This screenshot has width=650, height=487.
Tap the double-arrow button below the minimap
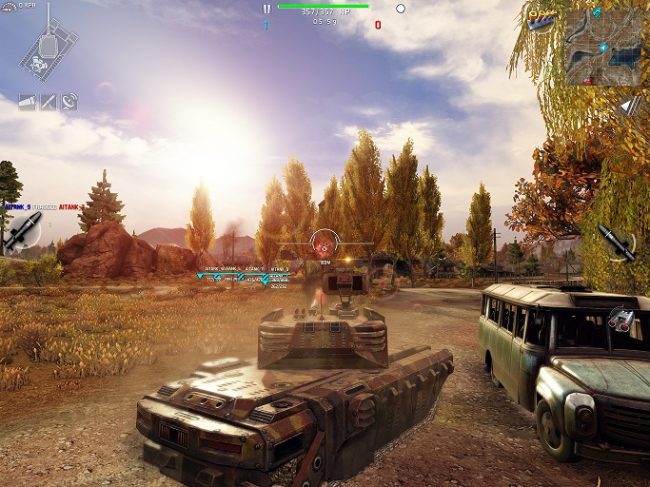tap(628, 106)
